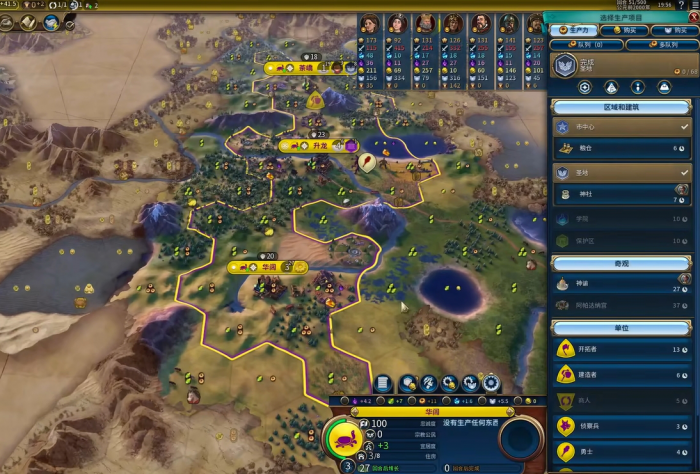Select the 升龙 city banner
This screenshot has width=700, height=474.
(318, 145)
